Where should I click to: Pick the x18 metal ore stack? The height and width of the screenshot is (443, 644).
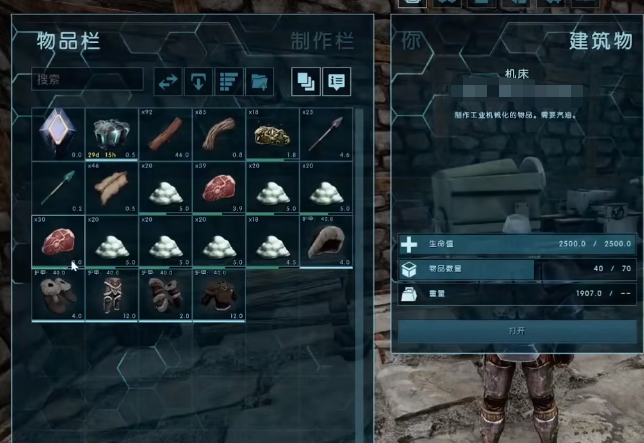tap(272, 133)
